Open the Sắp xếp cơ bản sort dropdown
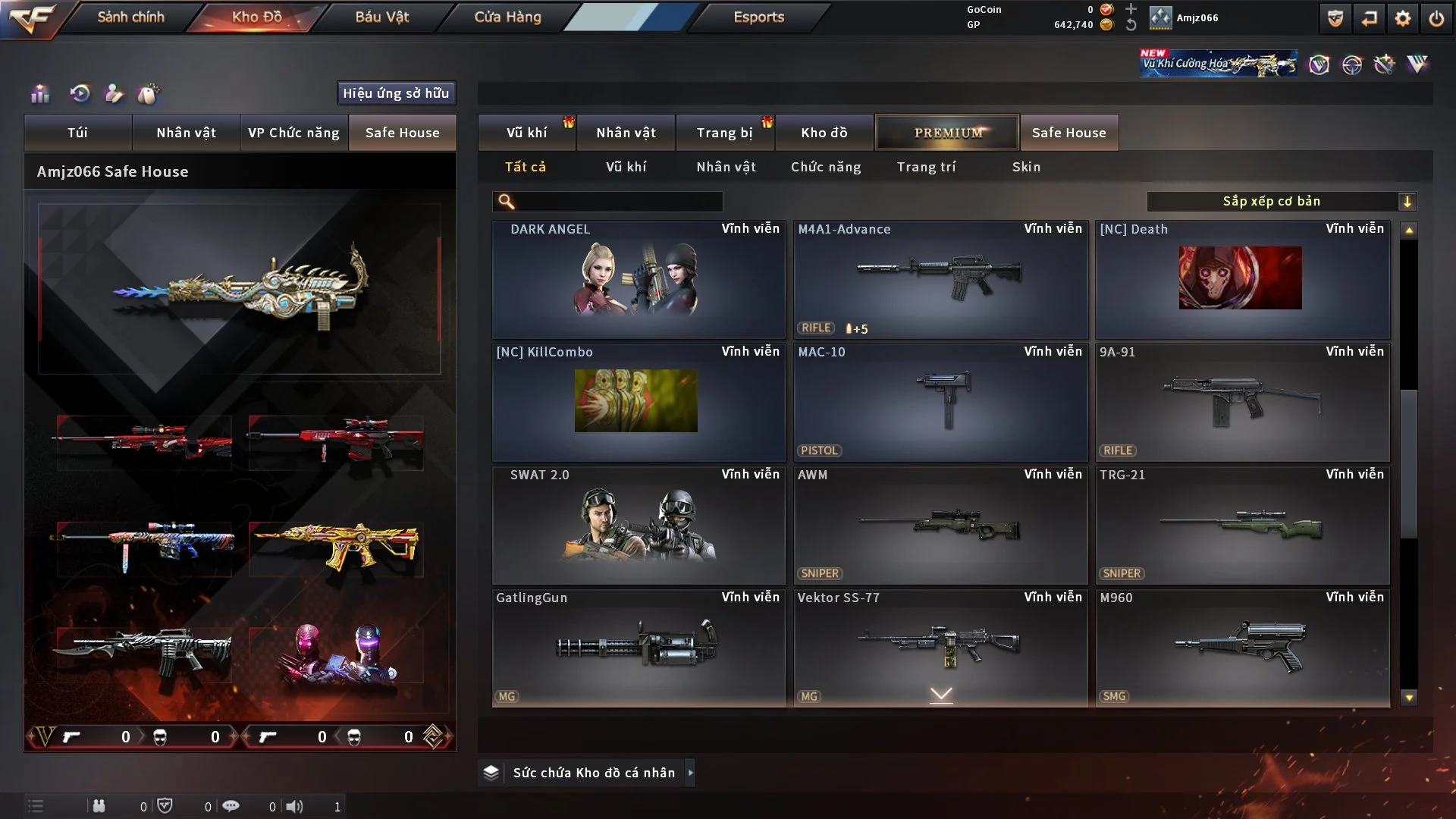The image size is (1456, 819). [x=1281, y=202]
